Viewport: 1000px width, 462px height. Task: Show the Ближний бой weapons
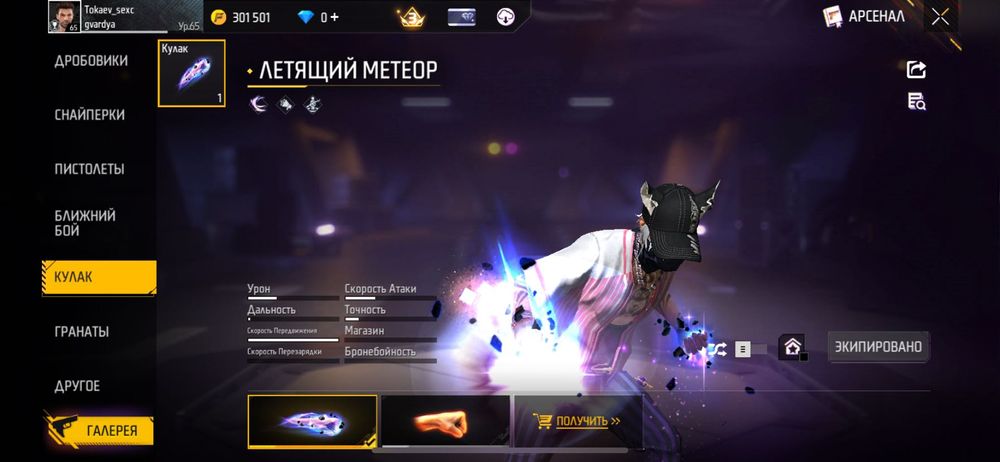pos(85,223)
